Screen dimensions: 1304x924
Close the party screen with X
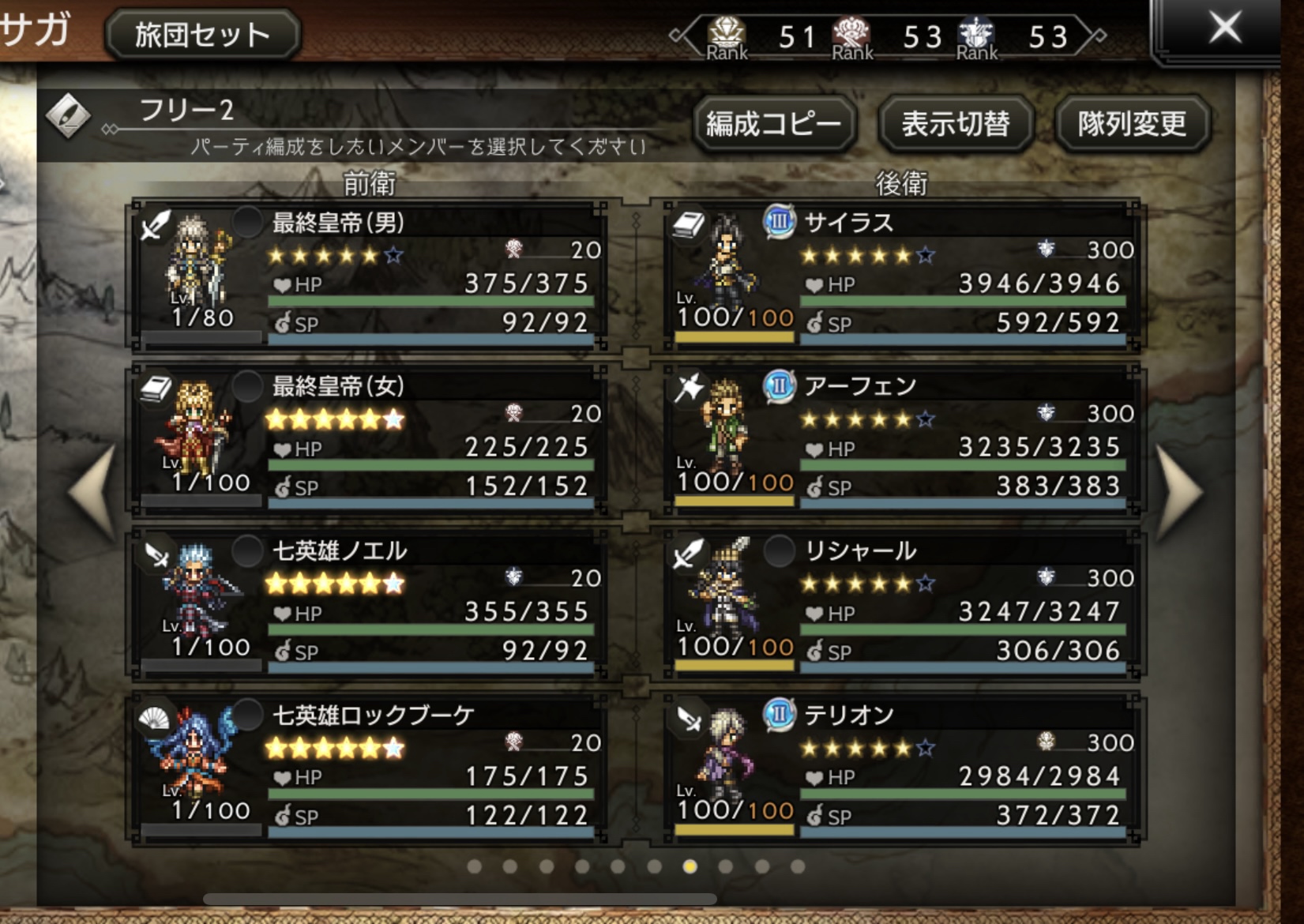(1224, 29)
